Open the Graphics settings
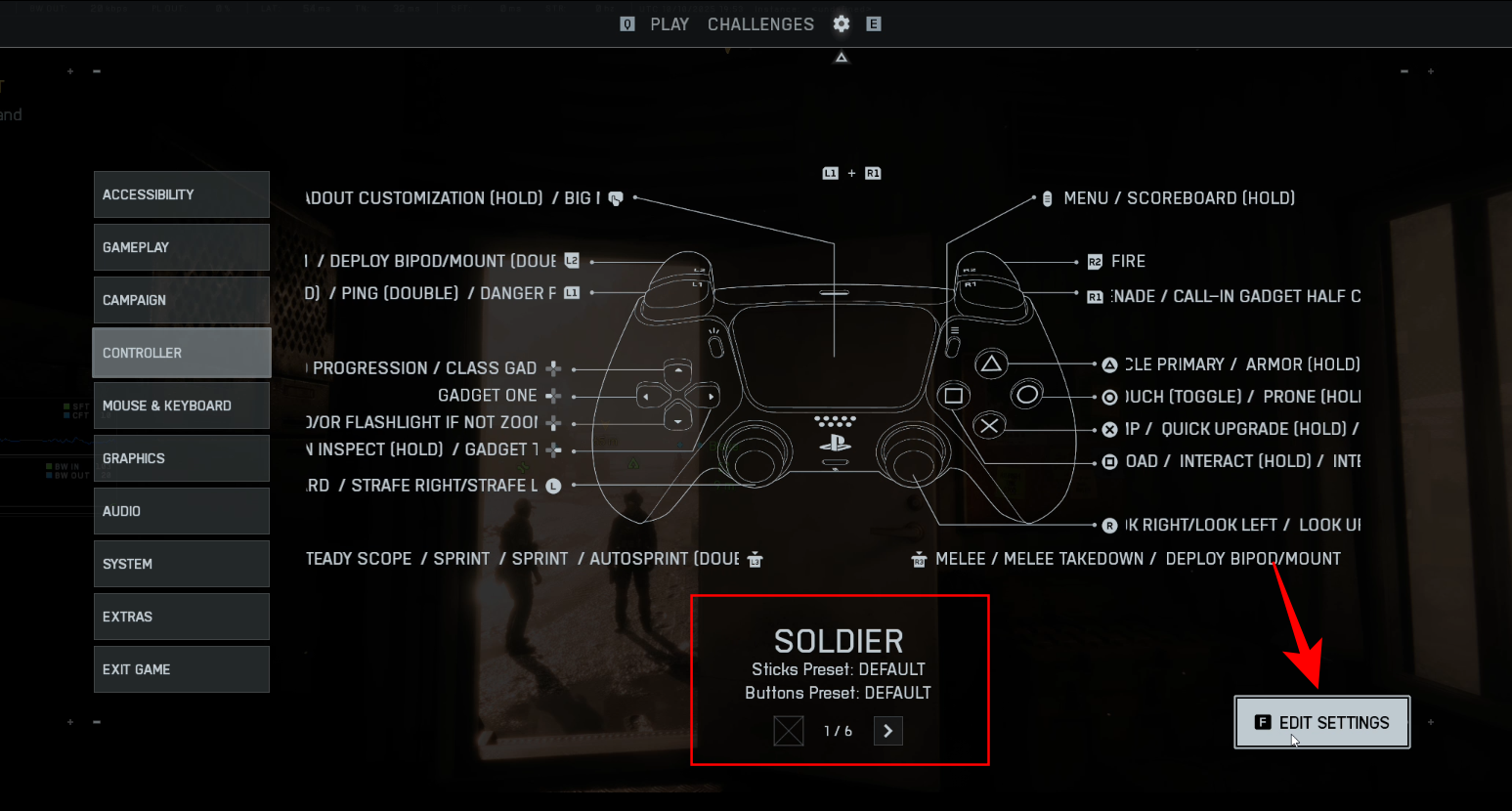1512x811 pixels. pyautogui.click(x=181, y=458)
